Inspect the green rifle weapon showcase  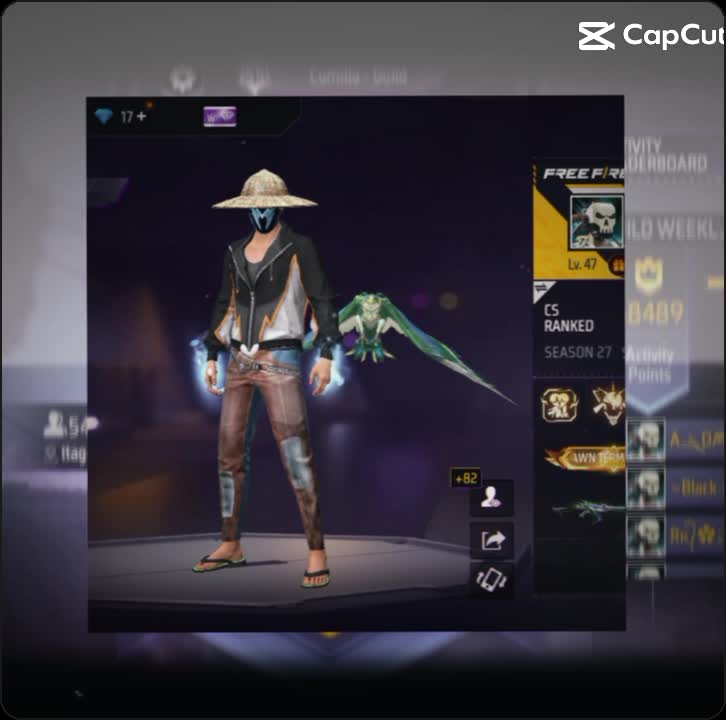tap(590, 509)
